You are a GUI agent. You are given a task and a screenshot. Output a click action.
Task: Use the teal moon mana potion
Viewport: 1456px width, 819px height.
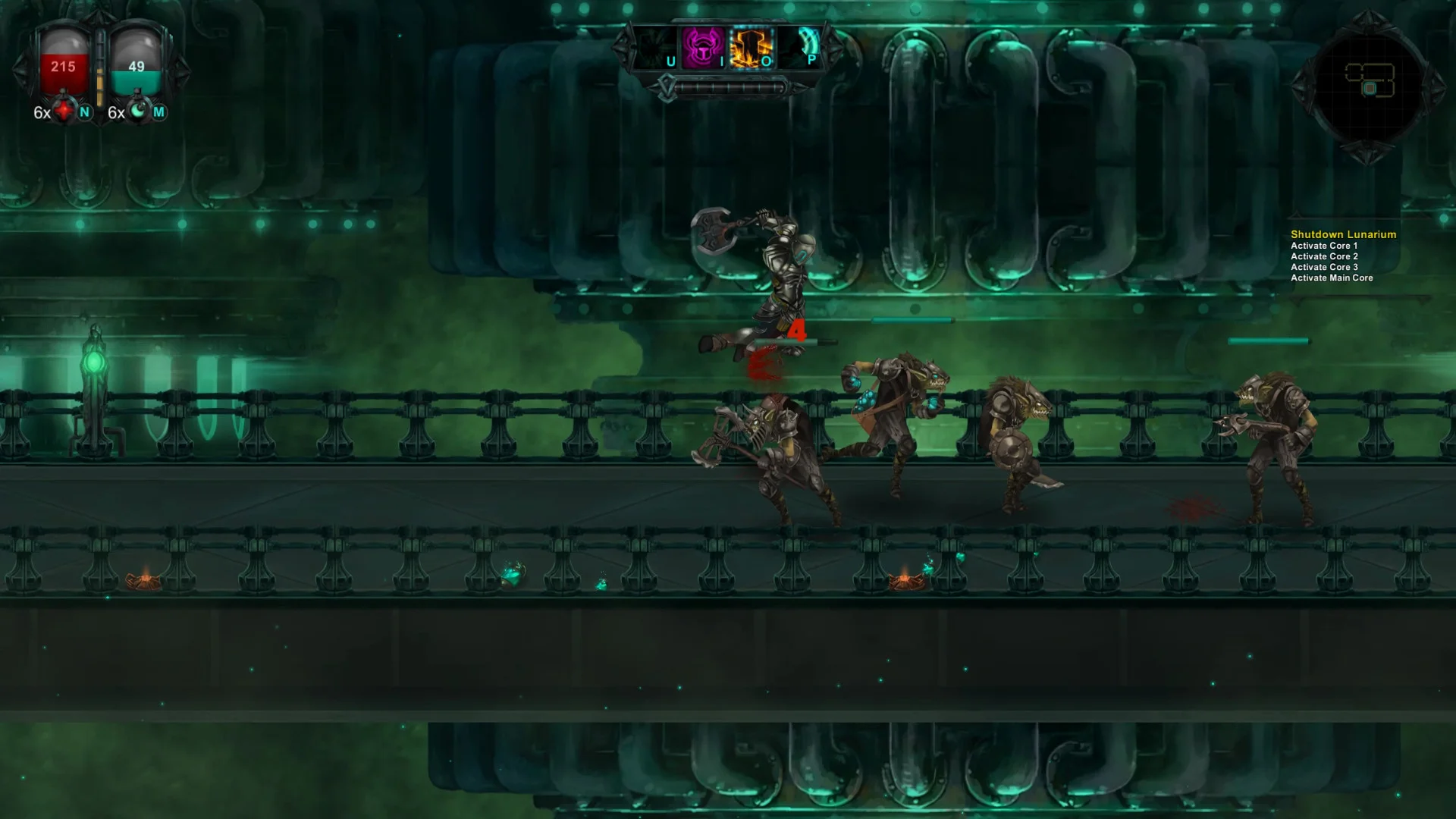(x=139, y=112)
